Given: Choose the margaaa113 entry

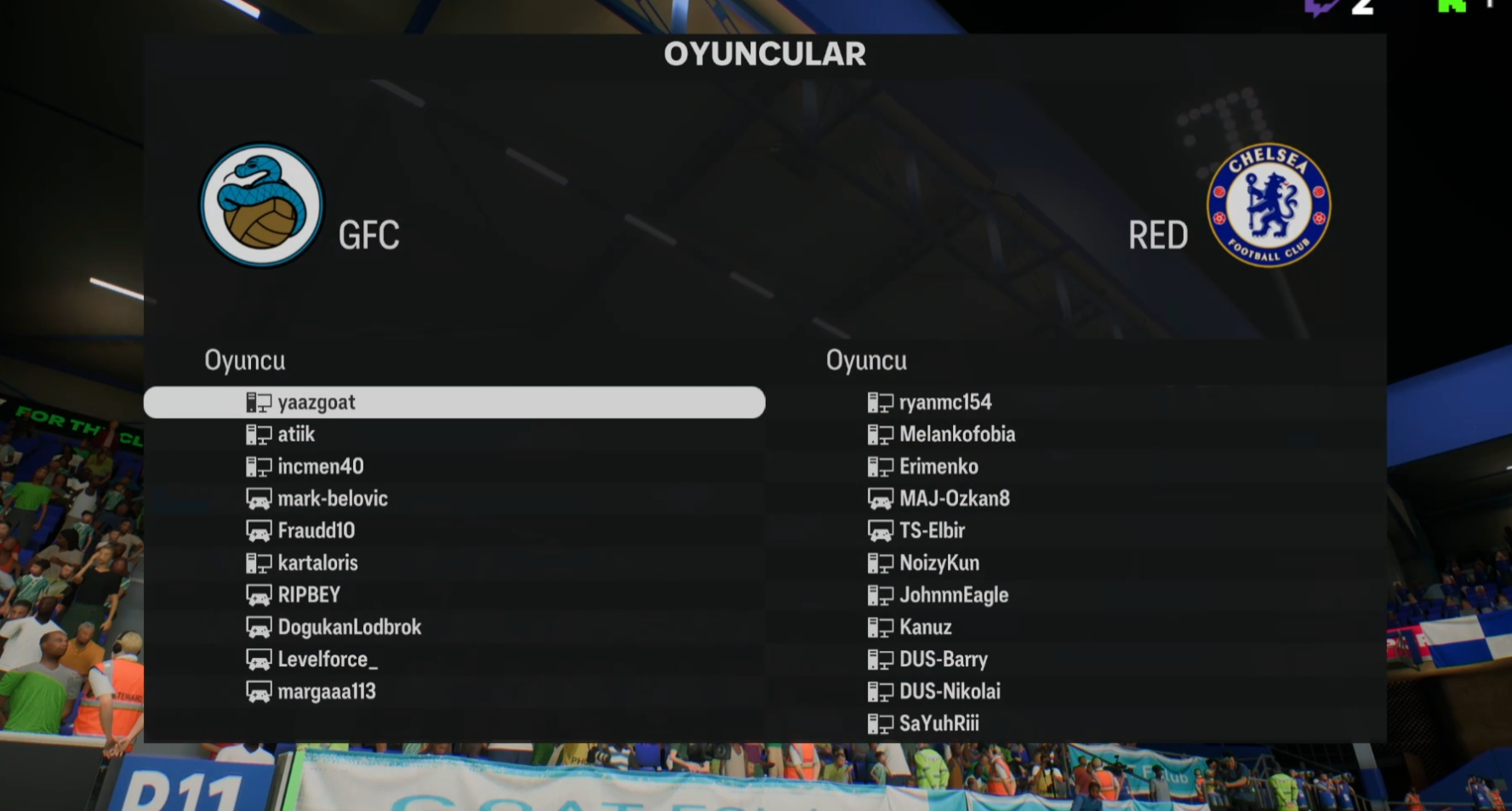Looking at the screenshot, I should pos(327,692).
